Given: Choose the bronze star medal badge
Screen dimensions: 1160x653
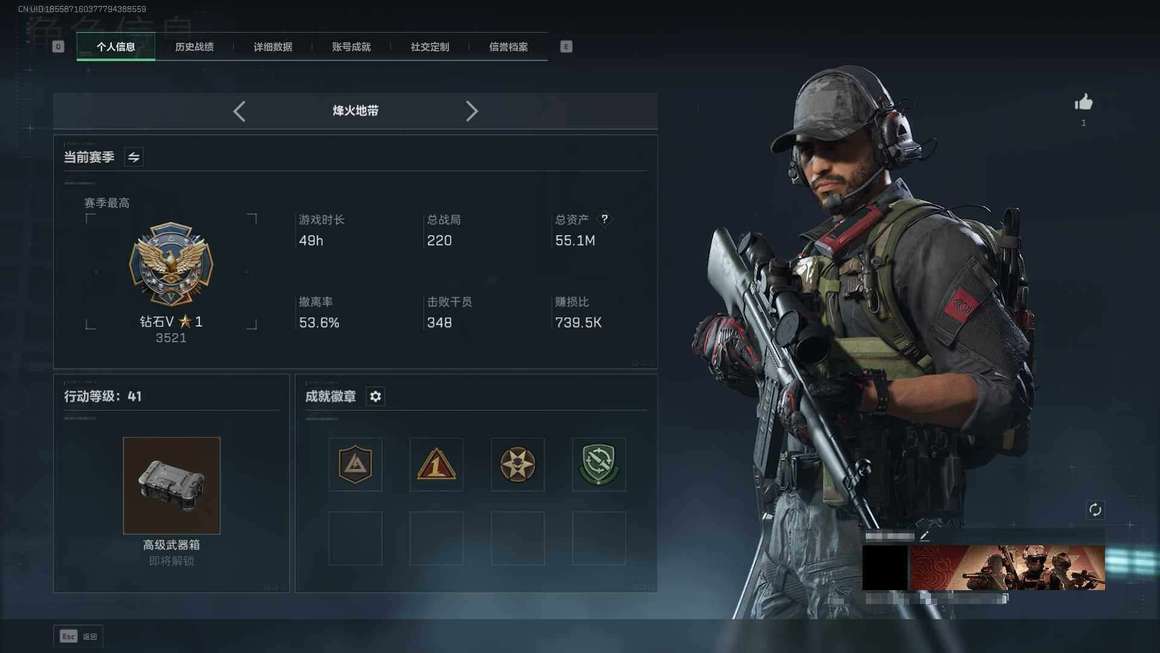Looking at the screenshot, I should 517,464.
